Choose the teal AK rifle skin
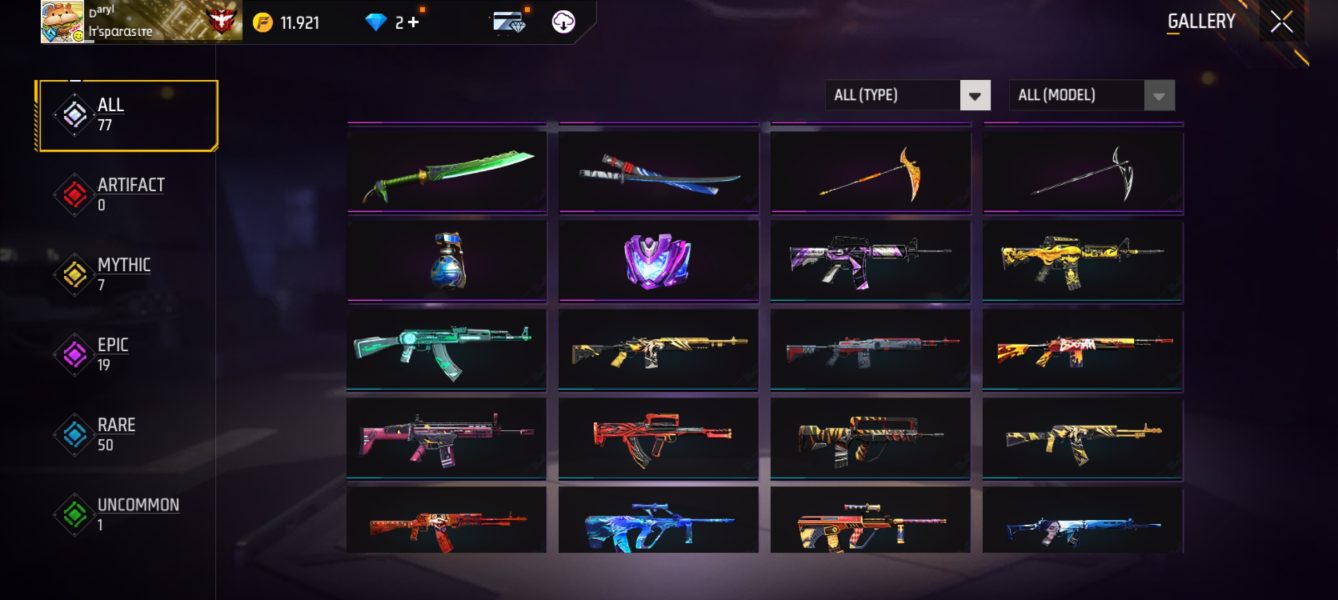 (x=447, y=348)
